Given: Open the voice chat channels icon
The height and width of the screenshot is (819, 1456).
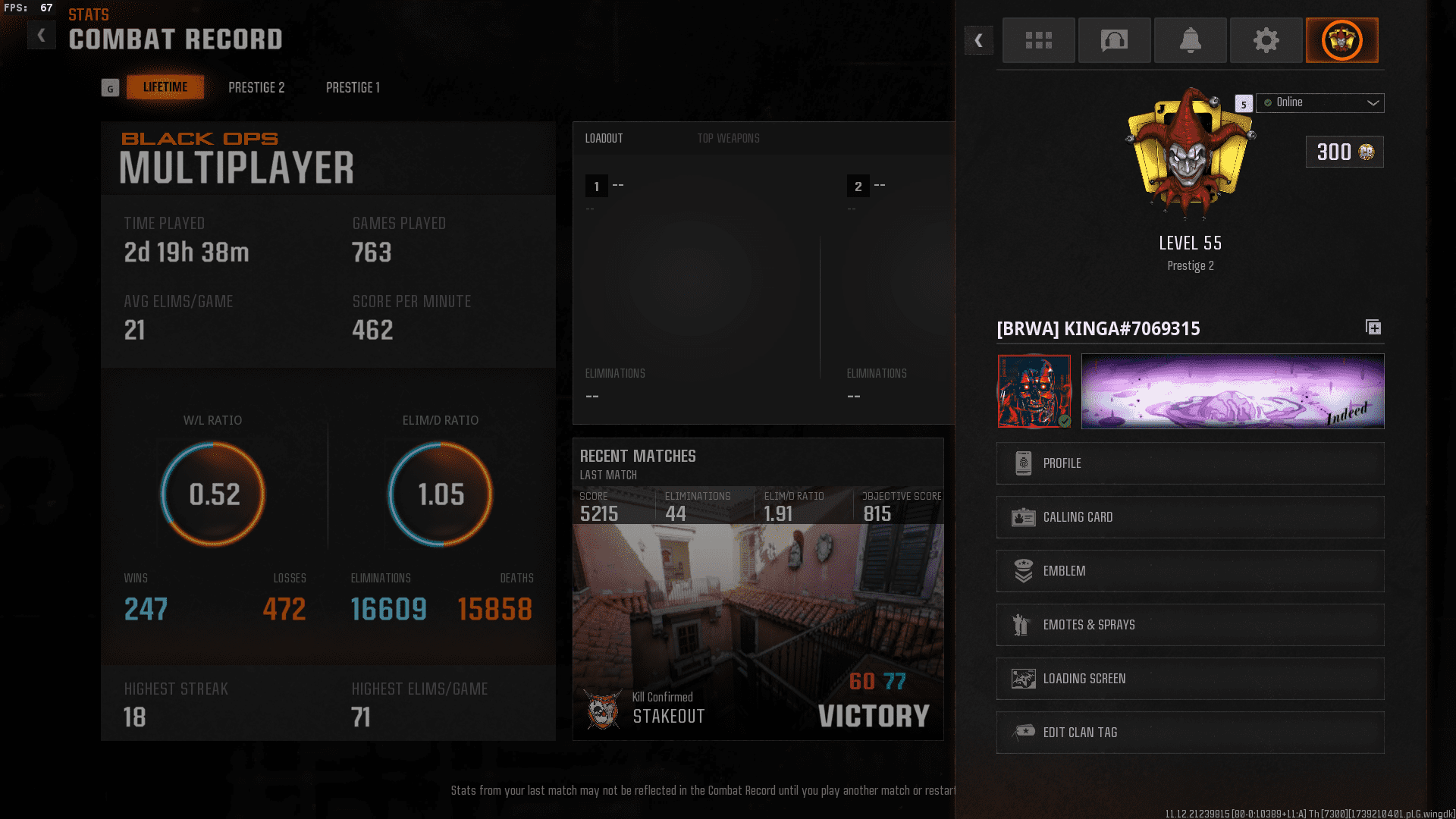Looking at the screenshot, I should pos(1114,40).
